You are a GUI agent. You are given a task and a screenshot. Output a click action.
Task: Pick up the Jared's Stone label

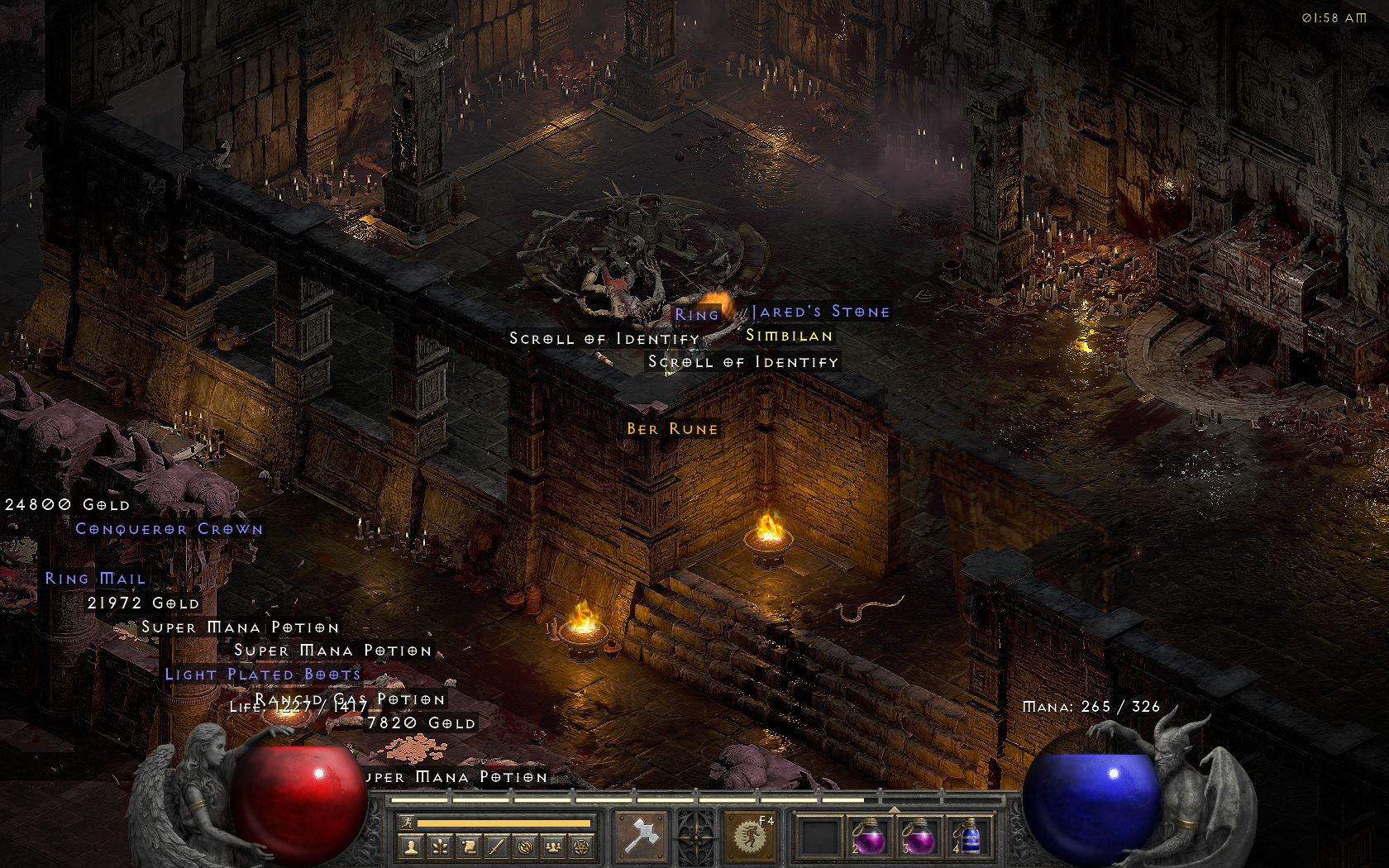[820, 312]
